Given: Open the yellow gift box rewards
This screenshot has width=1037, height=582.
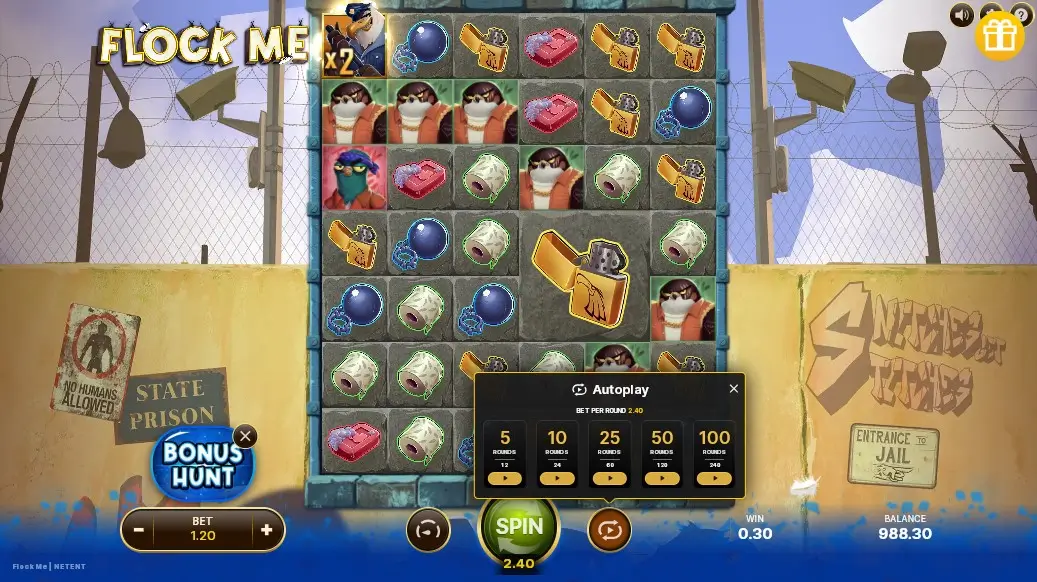Looking at the screenshot, I should tap(998, 37).
